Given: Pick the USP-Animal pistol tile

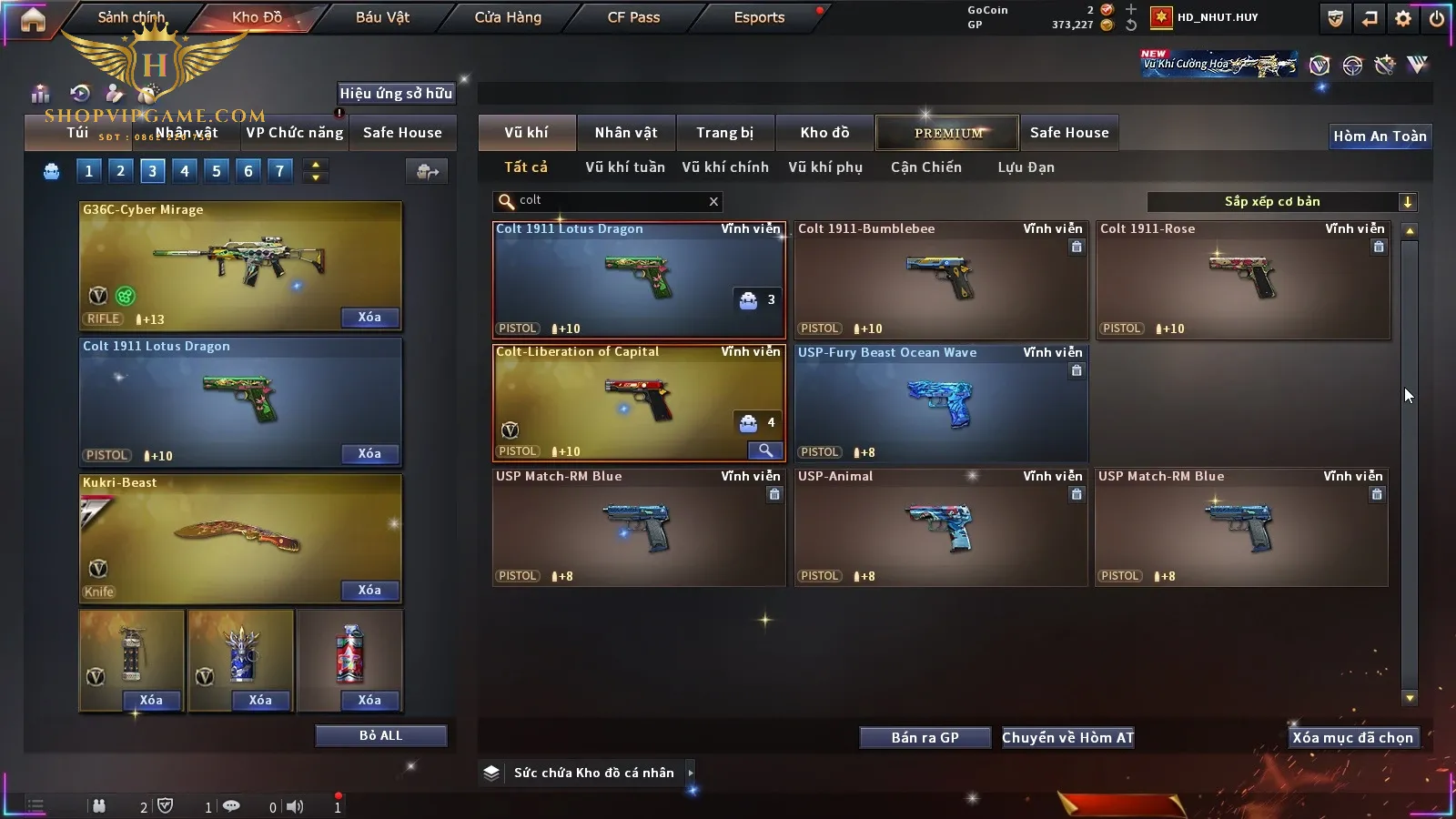Looking at the screenshot, I should (940, 528).
